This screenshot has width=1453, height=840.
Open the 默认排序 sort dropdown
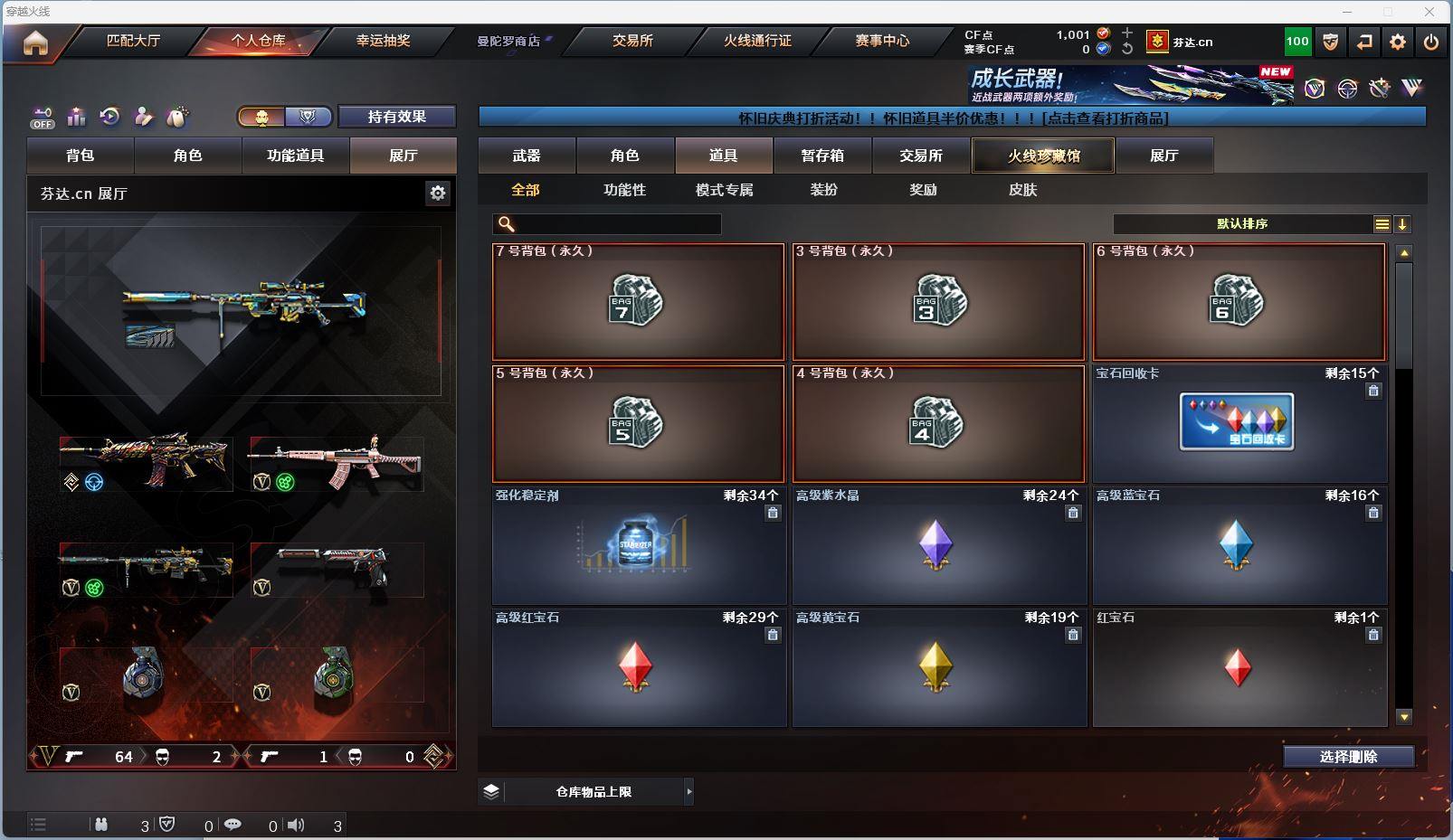click(1242, 224)
